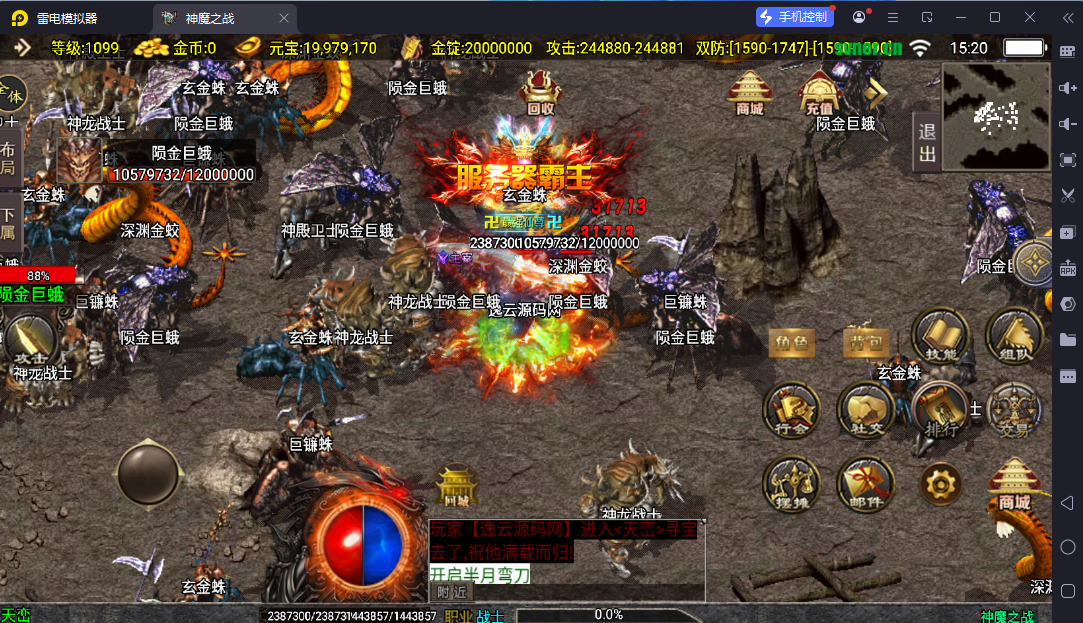1083x623 pixels.
Task: Open the 摆摊 stall icon
Action: pos(792,484)
